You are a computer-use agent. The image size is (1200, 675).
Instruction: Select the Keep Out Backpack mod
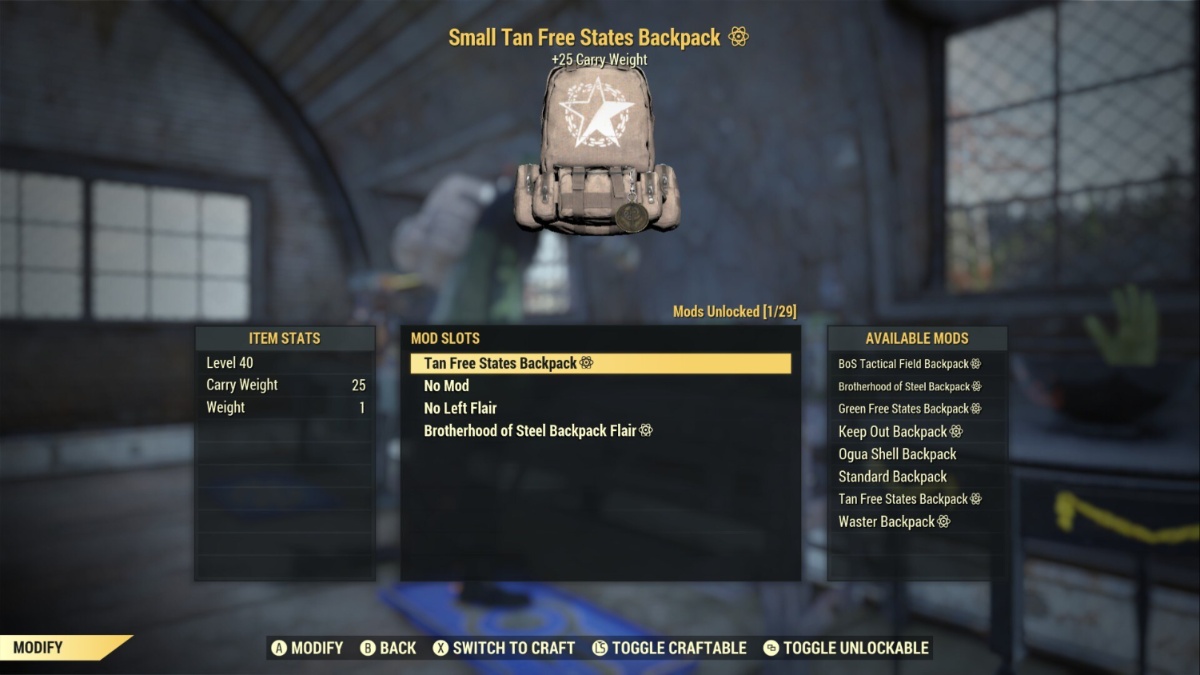tap(899, 432)
